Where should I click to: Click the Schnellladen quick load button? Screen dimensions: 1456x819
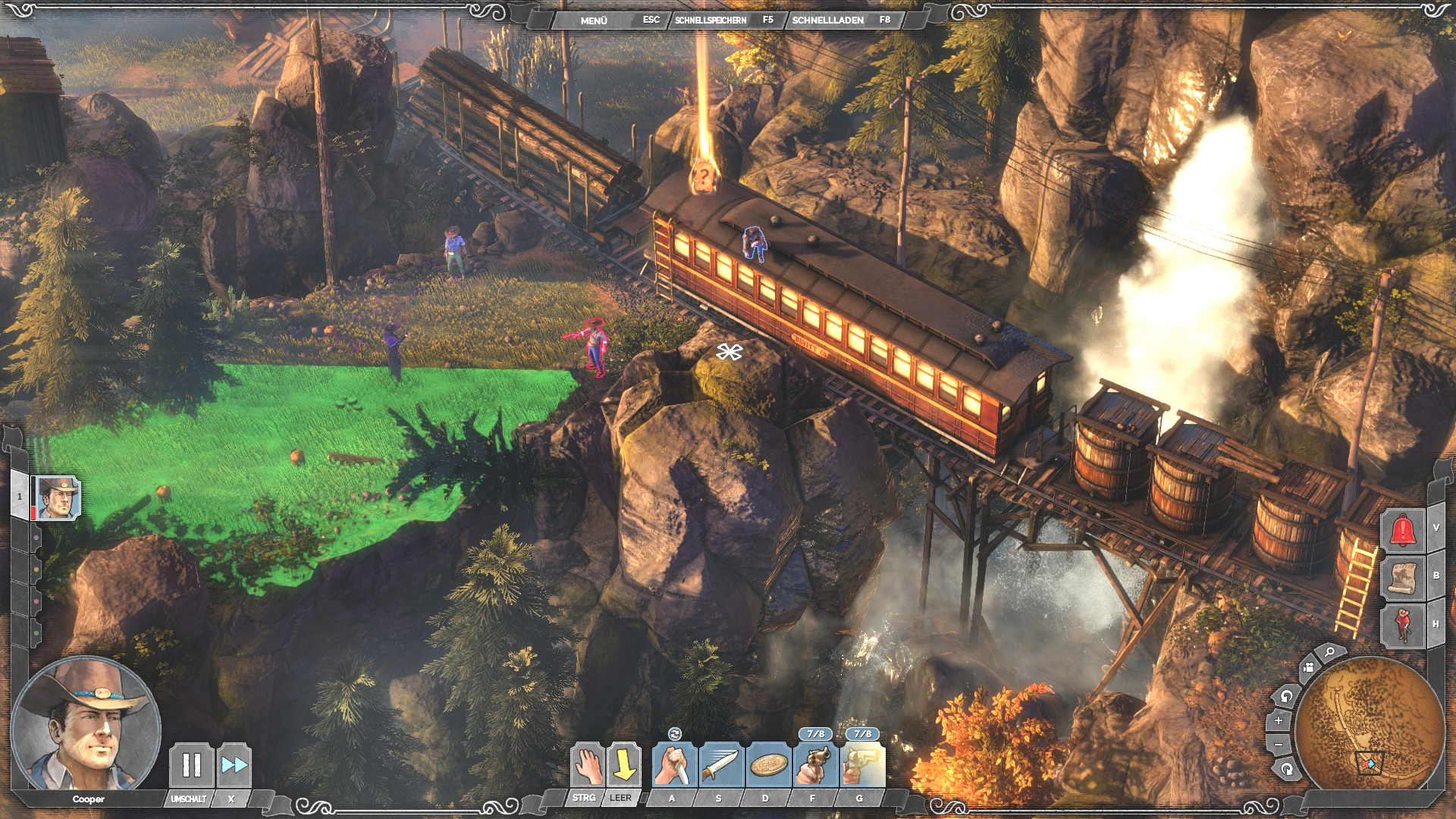coord(827,20)
